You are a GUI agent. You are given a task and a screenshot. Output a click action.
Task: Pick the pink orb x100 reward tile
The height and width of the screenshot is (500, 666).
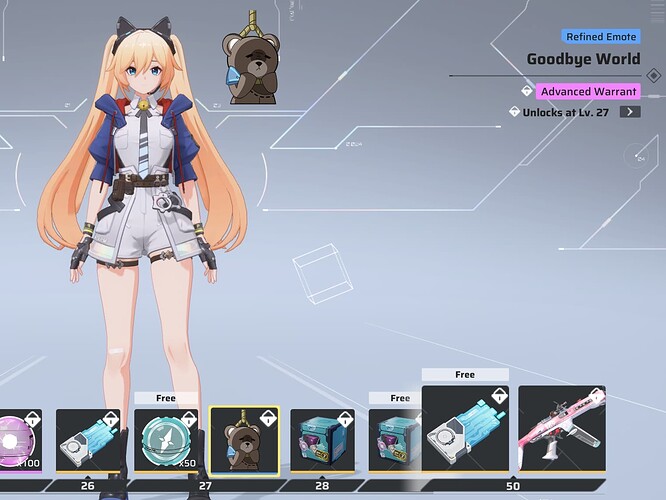[22, 439]
